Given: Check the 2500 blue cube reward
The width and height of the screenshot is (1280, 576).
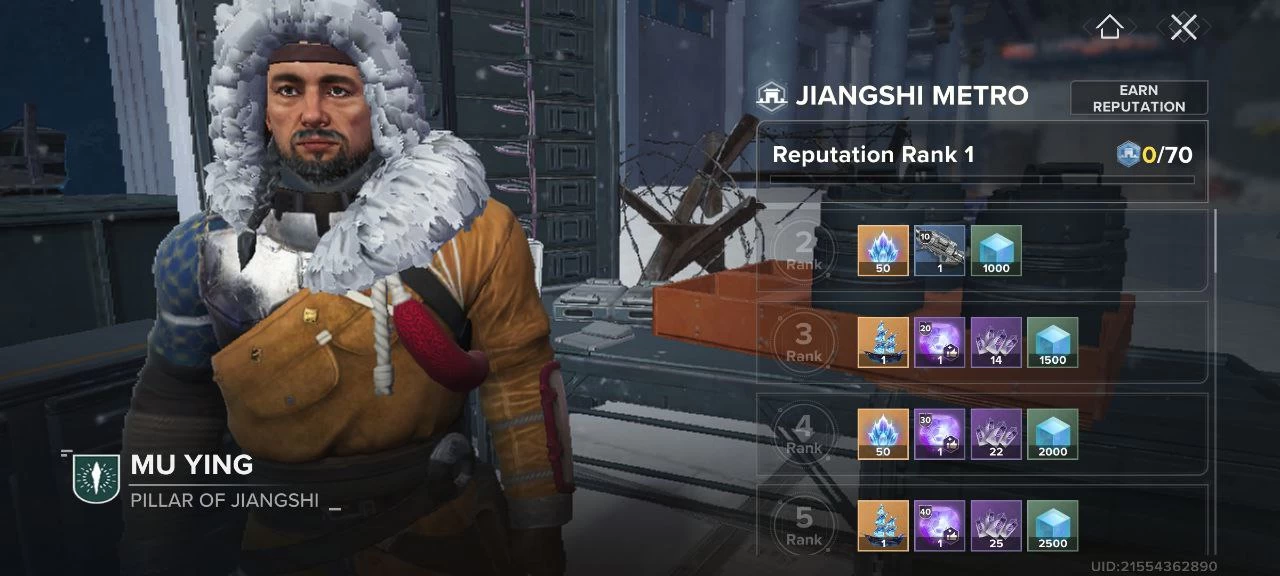Looking at the screenshot, I should [x=1053, y=525].
